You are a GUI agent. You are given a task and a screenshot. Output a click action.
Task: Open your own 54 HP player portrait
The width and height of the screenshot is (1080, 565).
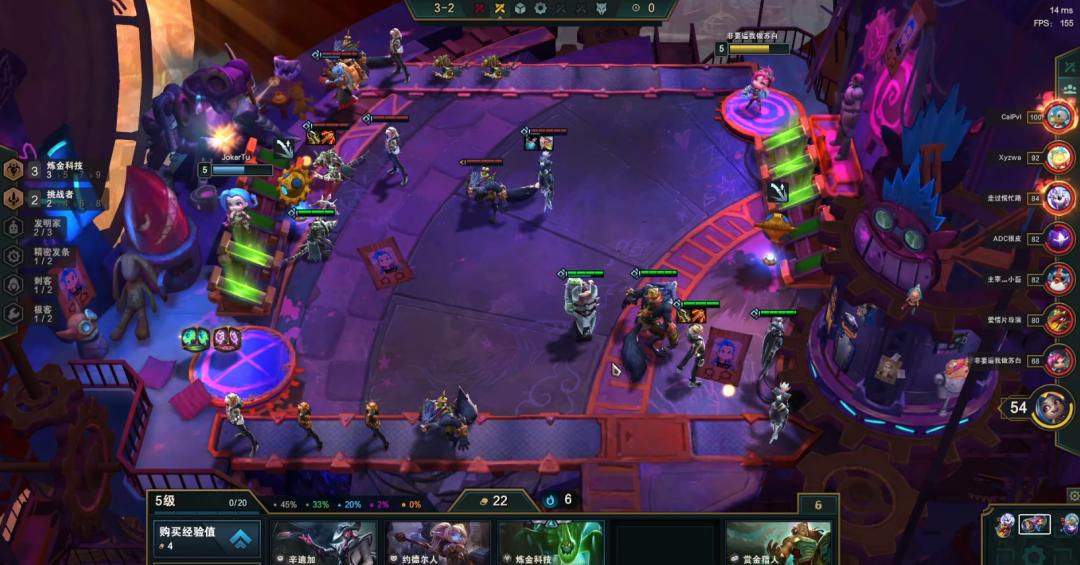tap(1050, 407)
